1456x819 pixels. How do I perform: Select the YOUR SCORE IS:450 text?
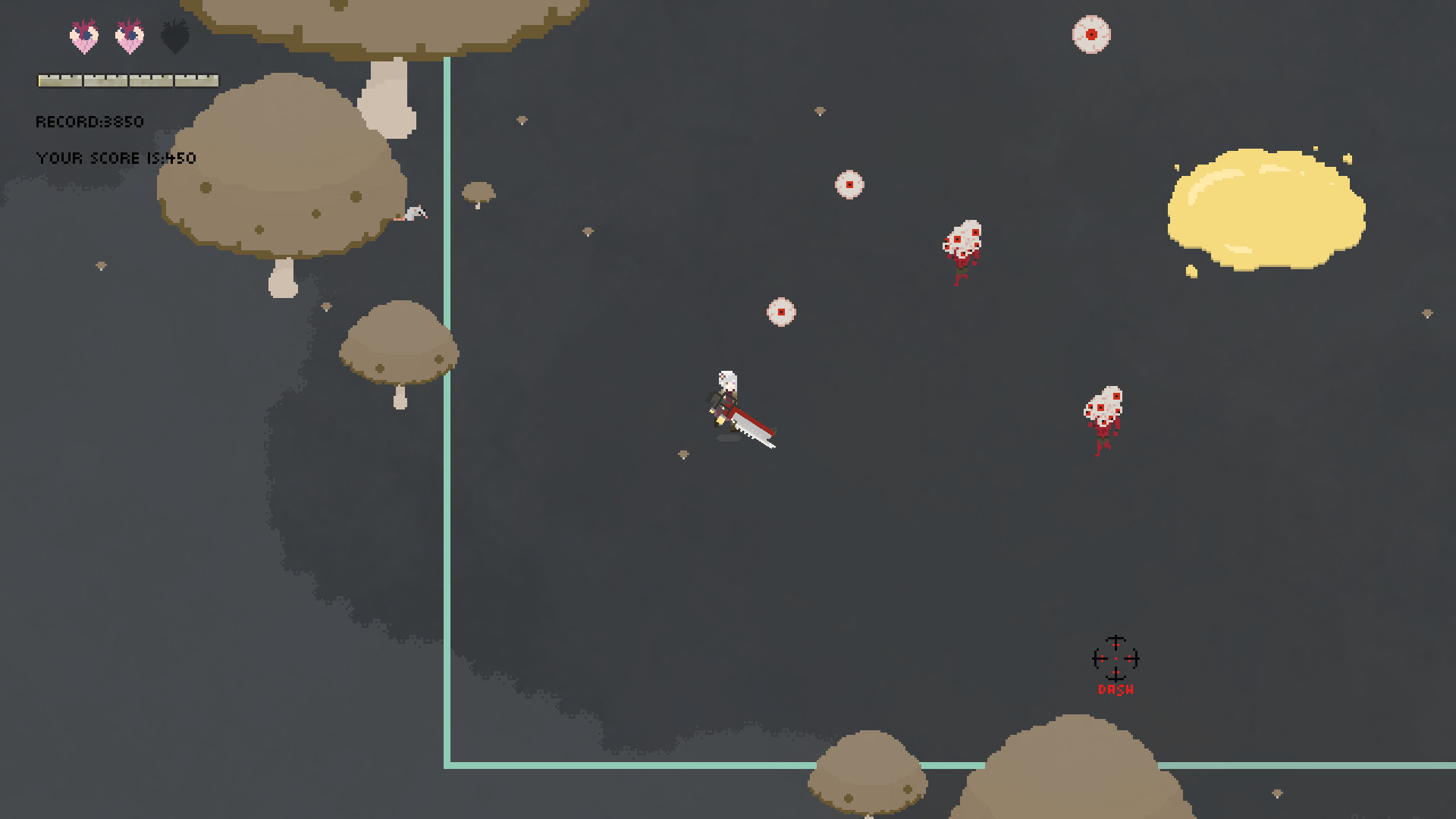[115, 158]
